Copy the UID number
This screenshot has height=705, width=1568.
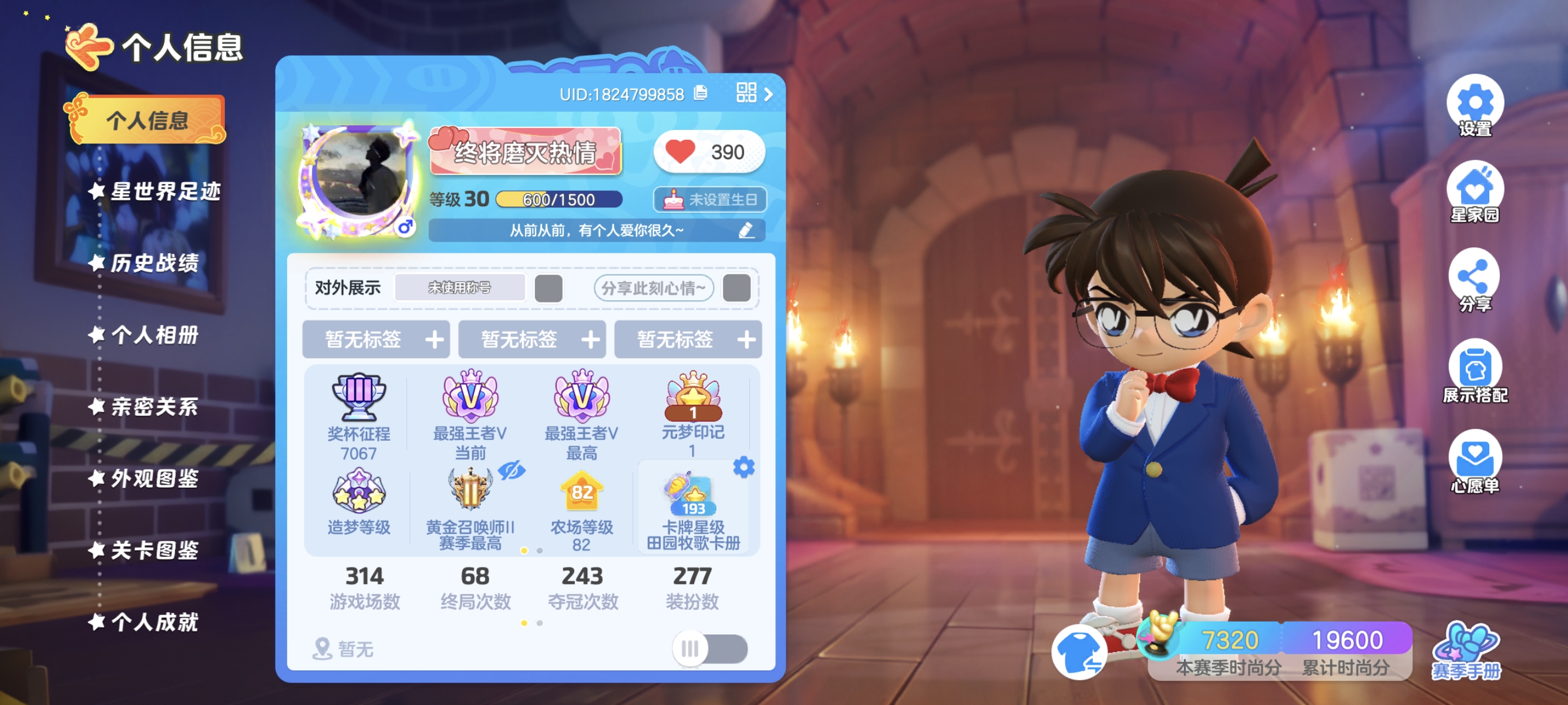701,93
